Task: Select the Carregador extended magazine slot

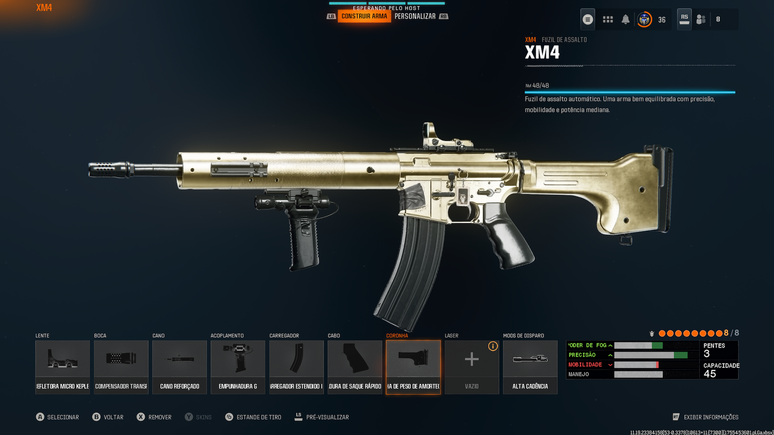Action: point(296,366)
